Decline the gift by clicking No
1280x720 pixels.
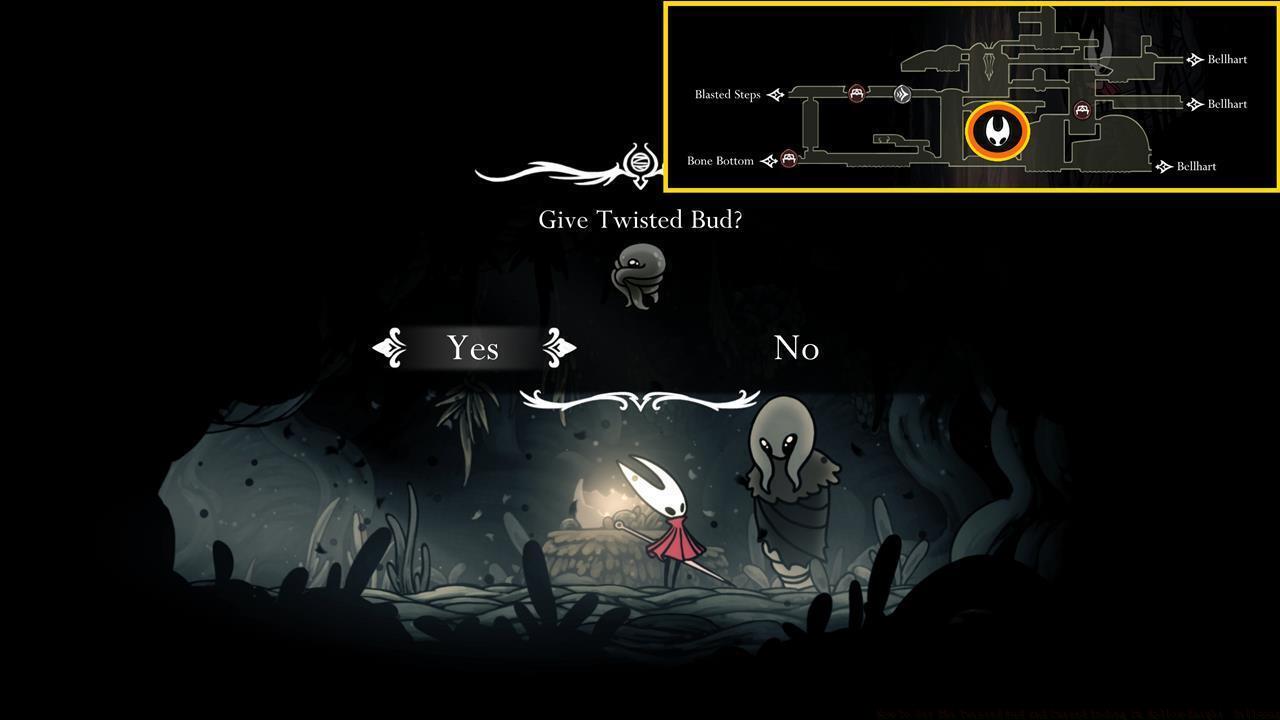795,348
